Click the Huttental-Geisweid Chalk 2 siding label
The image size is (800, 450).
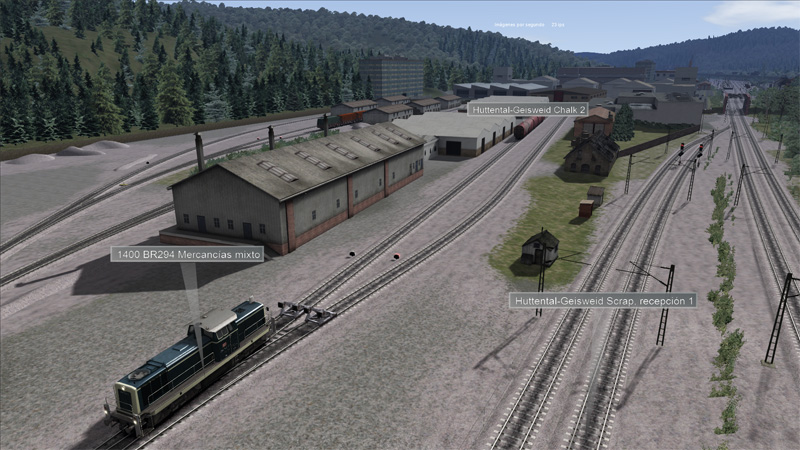[x=527, y=108]
